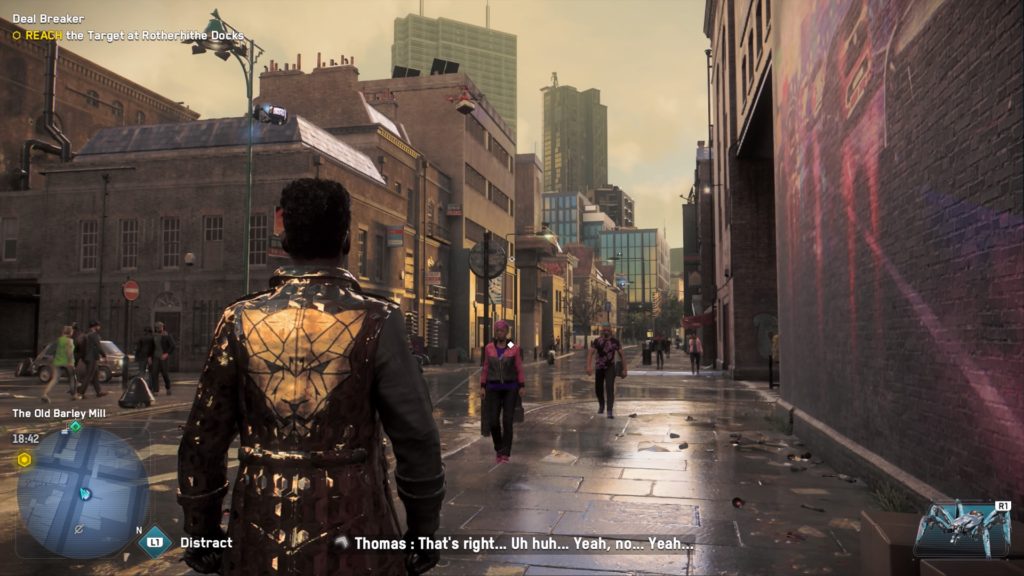Click the white diamond marker over the pedestrian
This screenshot has width=1024, height=576.
pyautogui.click(x=509, y=345)
